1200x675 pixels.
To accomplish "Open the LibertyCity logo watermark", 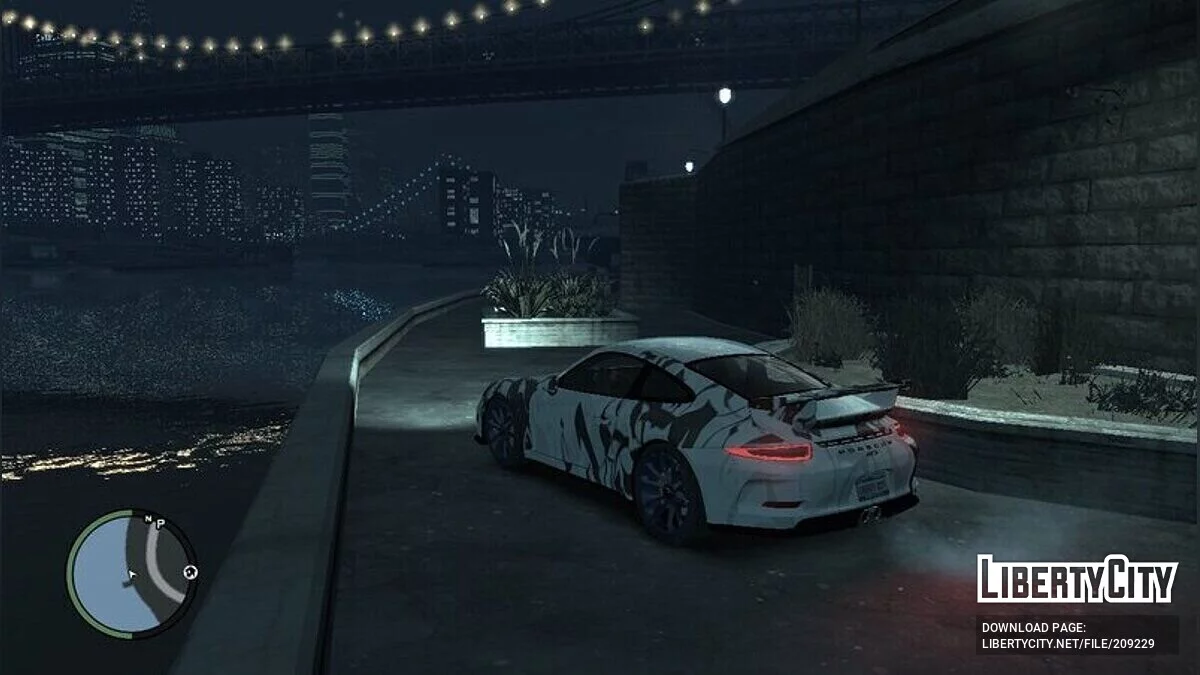I will coord(1077,580).
